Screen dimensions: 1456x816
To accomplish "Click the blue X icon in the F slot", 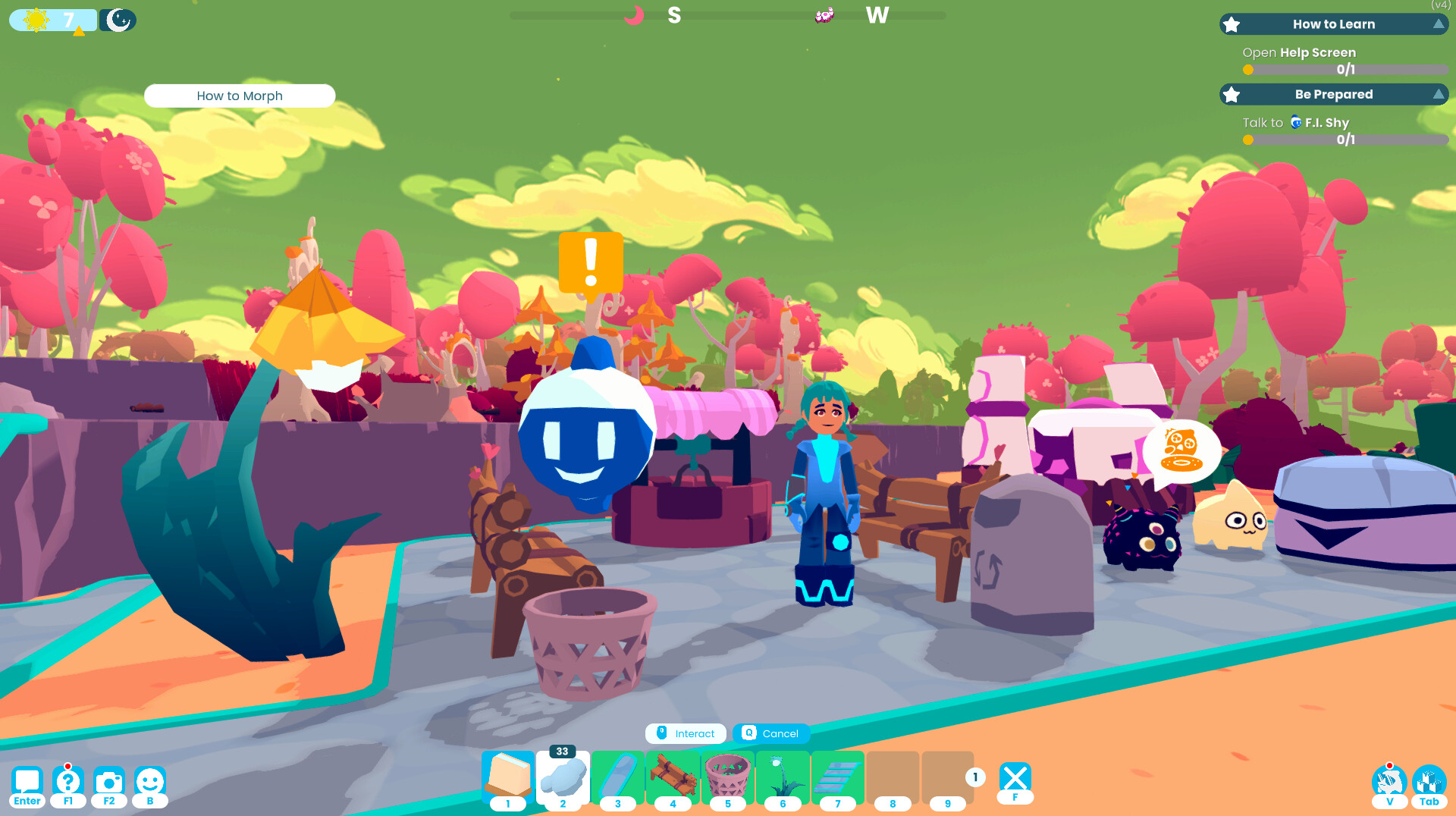I will click(x=1015, y=777).
